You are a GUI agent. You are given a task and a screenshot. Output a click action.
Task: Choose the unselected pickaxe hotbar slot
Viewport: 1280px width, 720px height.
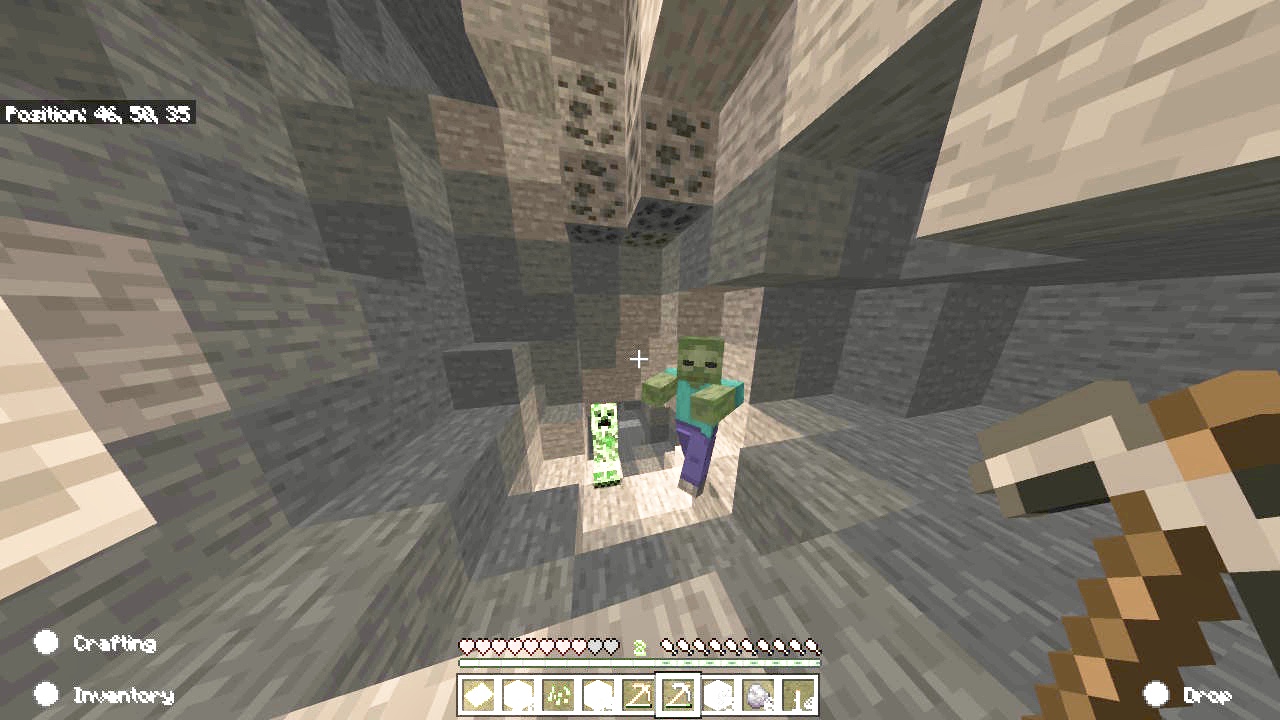click(x=638, y=695)
